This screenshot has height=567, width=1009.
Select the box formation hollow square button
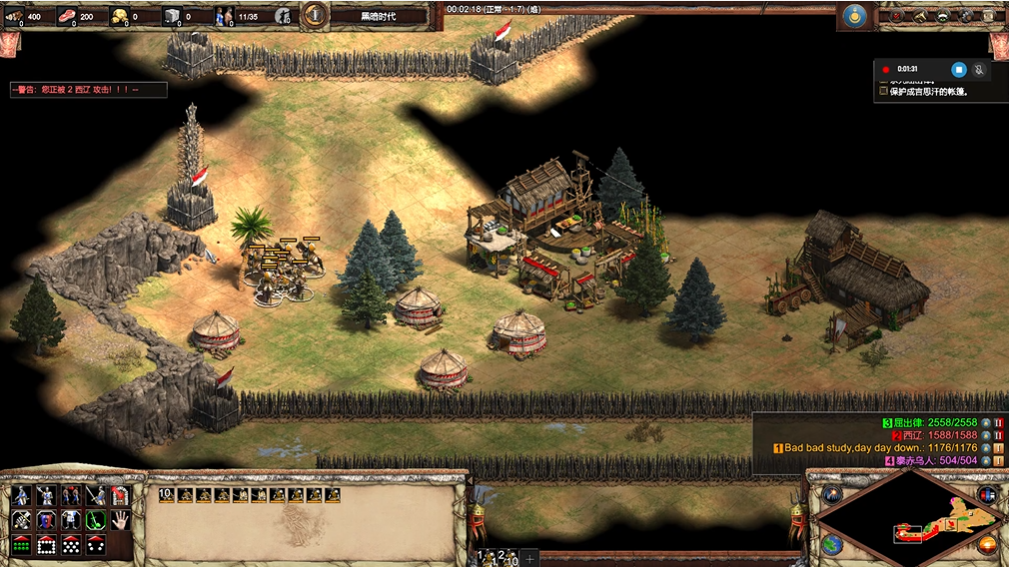pos(46,545)
